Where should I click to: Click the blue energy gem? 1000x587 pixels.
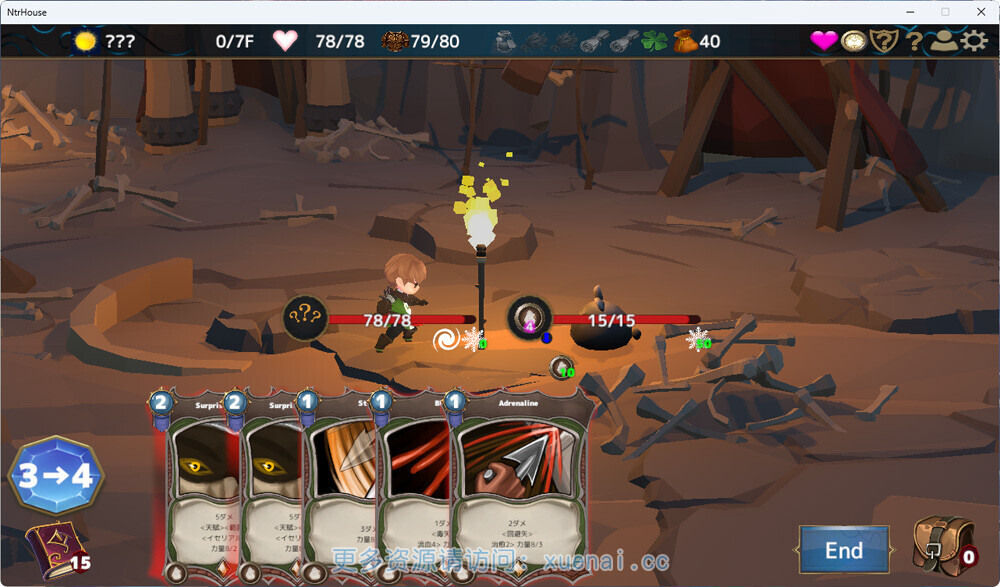click(x=56, y=475)
